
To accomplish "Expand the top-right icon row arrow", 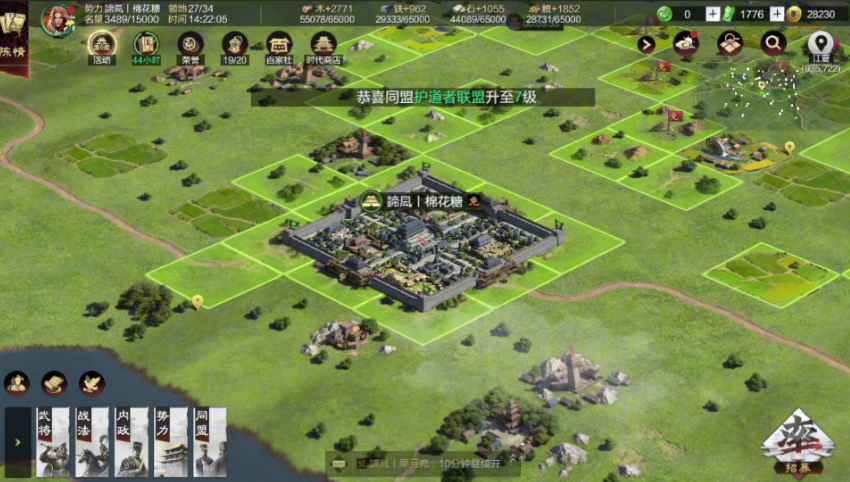I will (x=646, y=44).
